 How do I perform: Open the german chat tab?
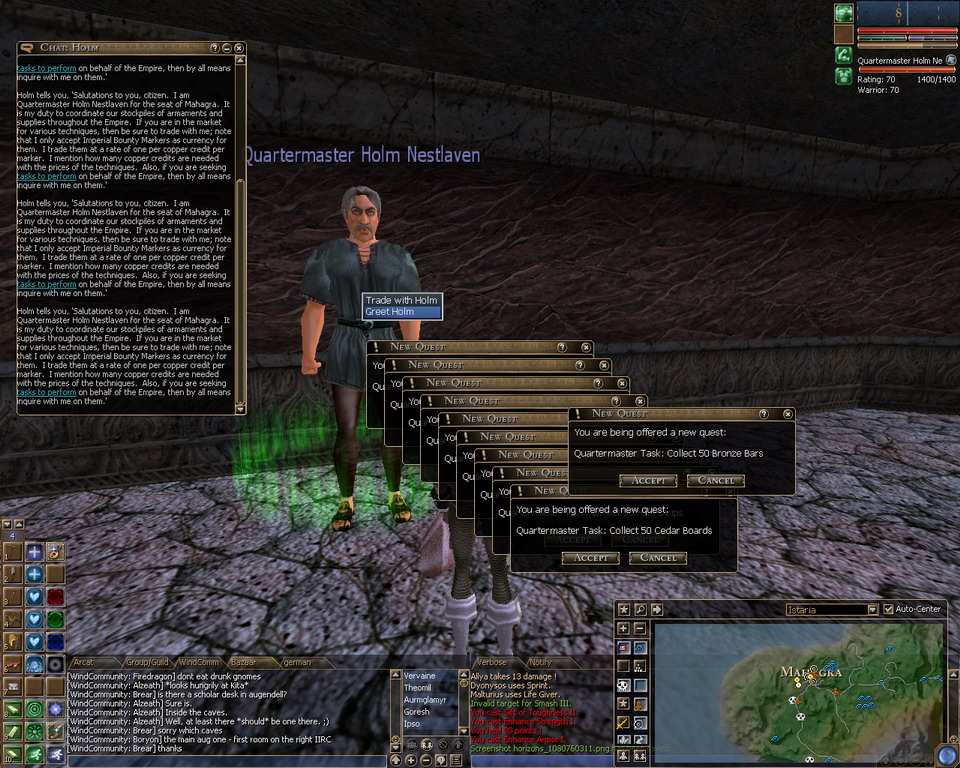[x=297, y=662]
